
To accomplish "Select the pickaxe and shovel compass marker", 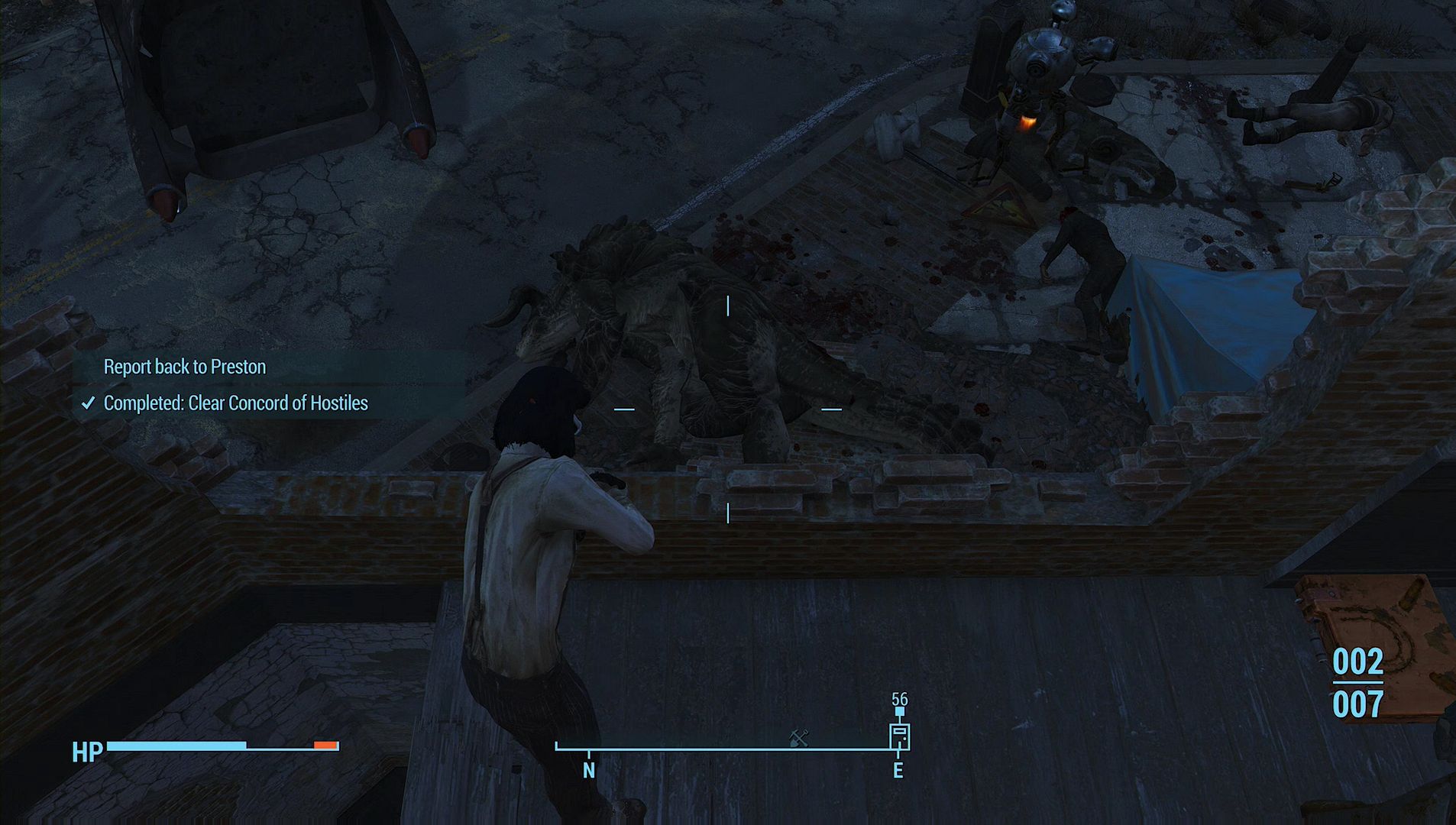I will pos(799,737).
